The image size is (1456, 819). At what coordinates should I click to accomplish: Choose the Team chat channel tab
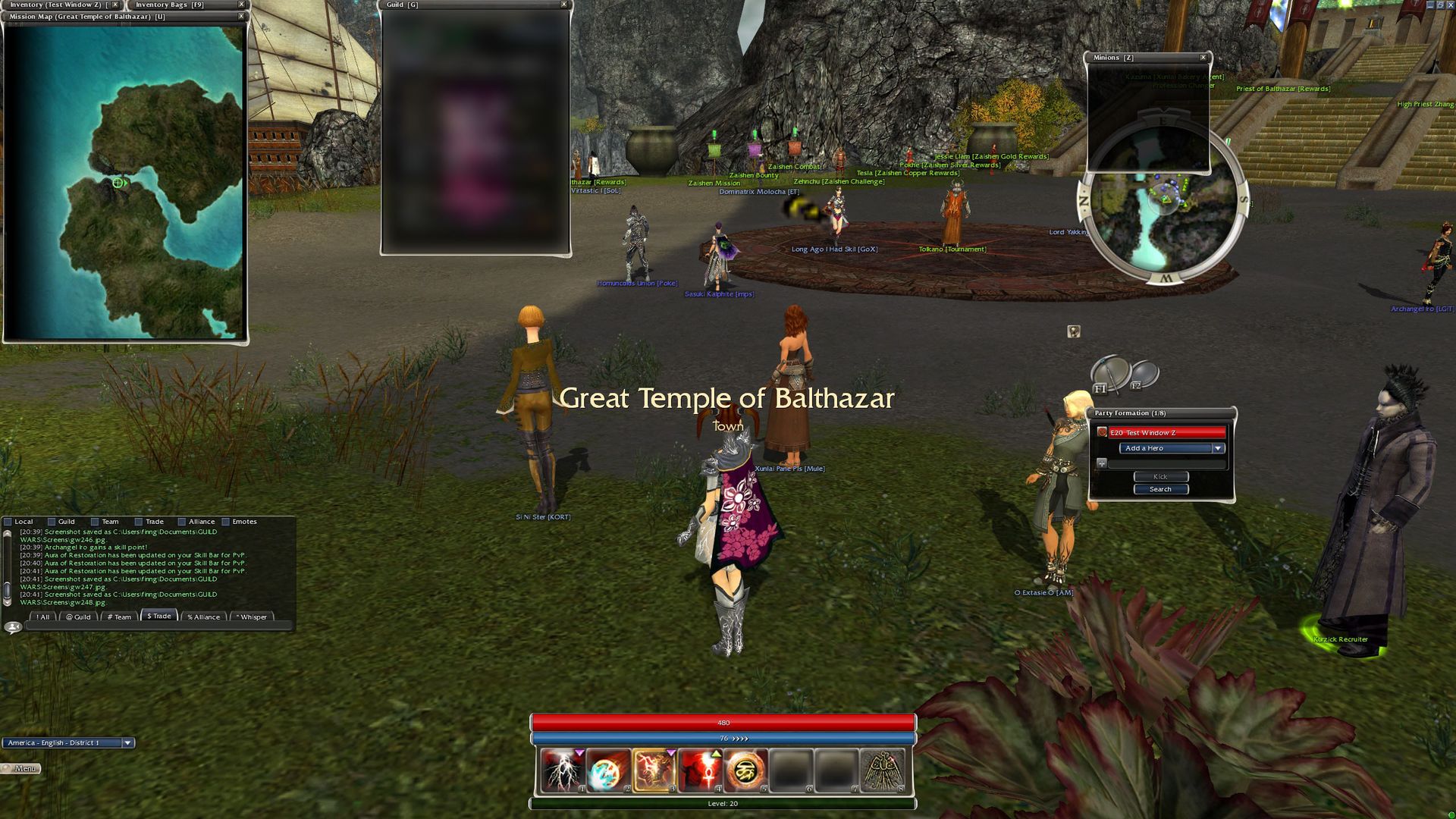tap(120, 617)
